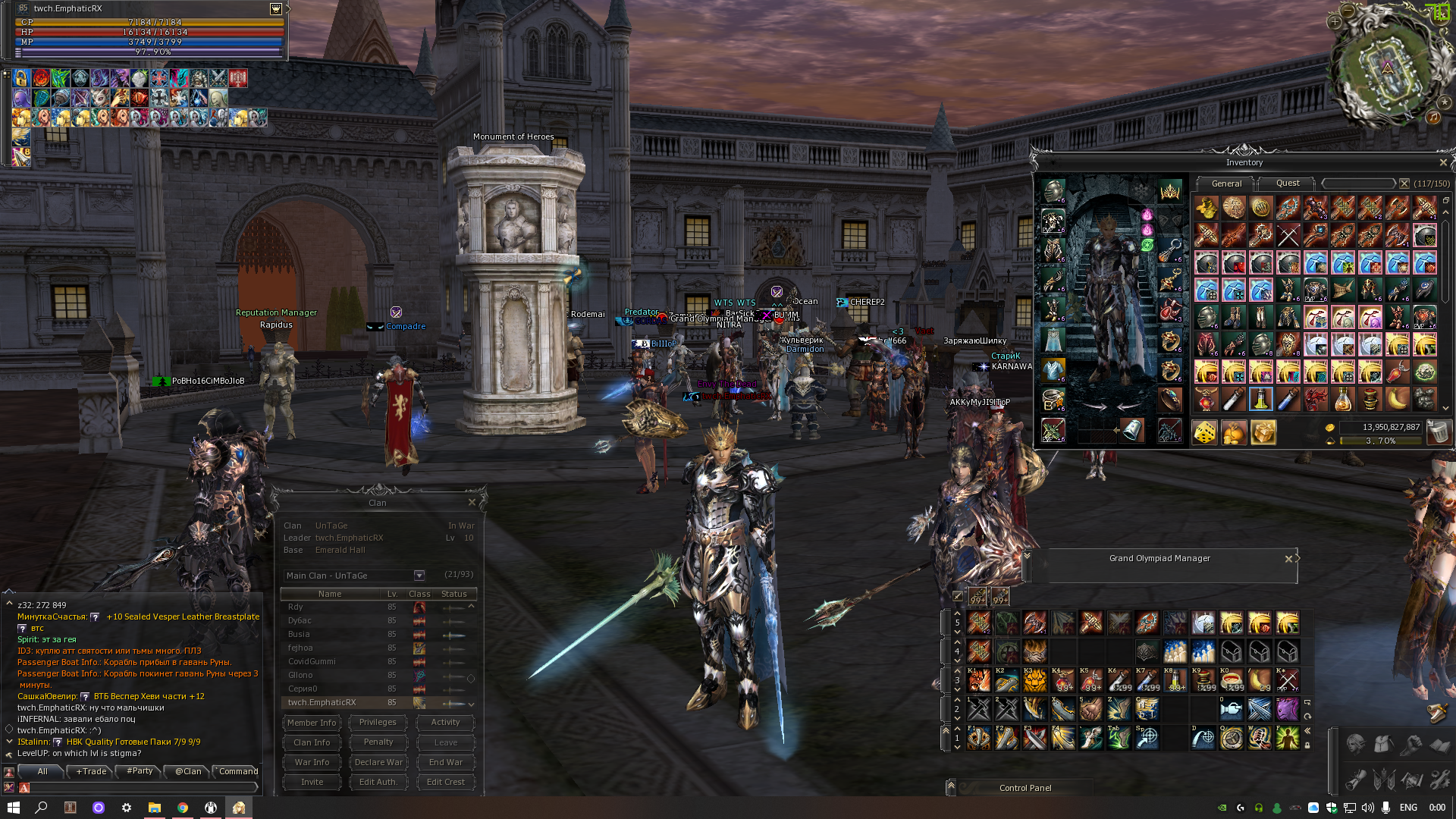This screenshot has height=819, width=1456.
Task: Choose the Edit Crest button
Action: [445, 782]
